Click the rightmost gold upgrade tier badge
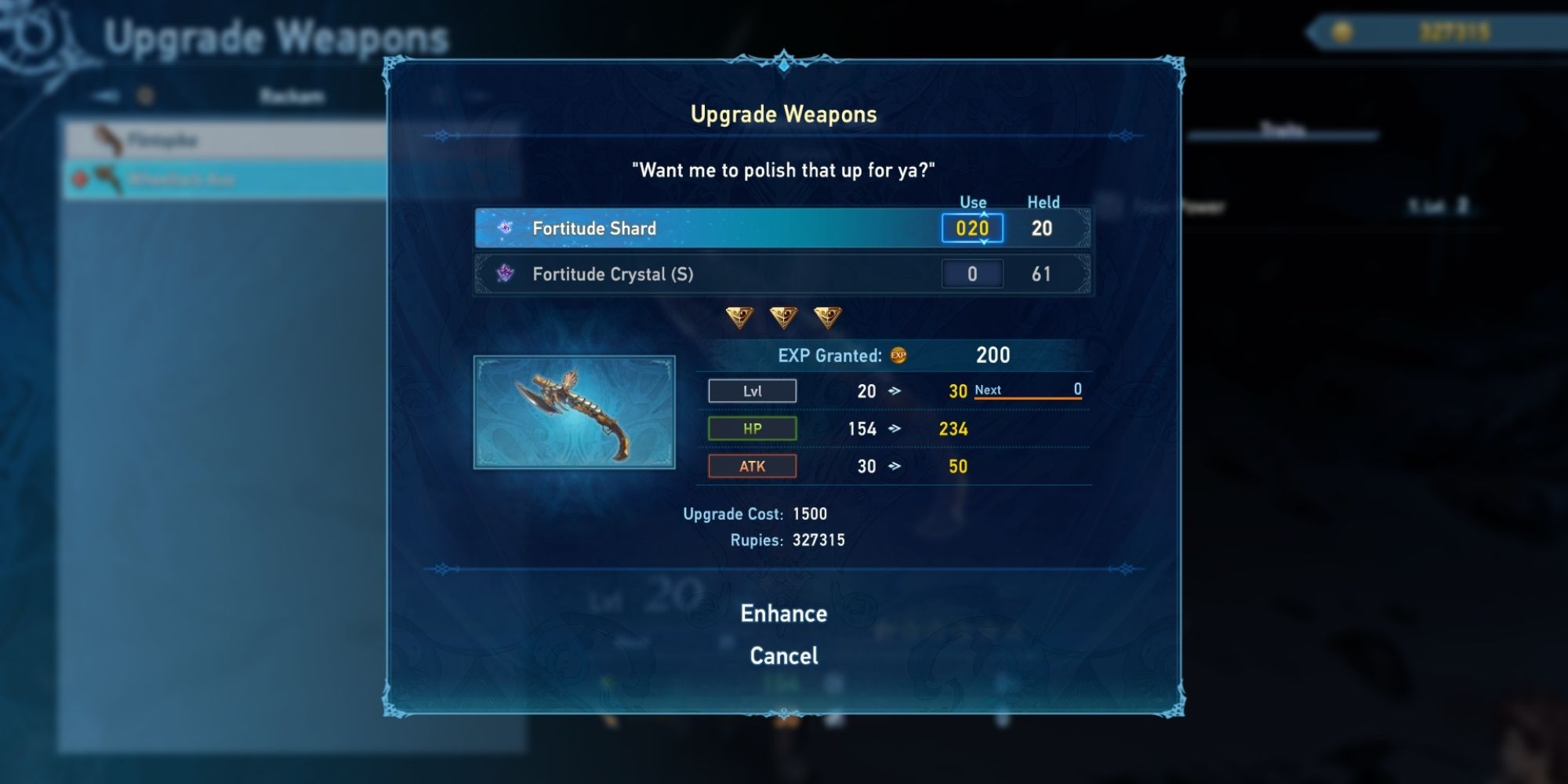Image resolution: width=1568 pixels, height=784 pixels. click(x=830, y=316)
